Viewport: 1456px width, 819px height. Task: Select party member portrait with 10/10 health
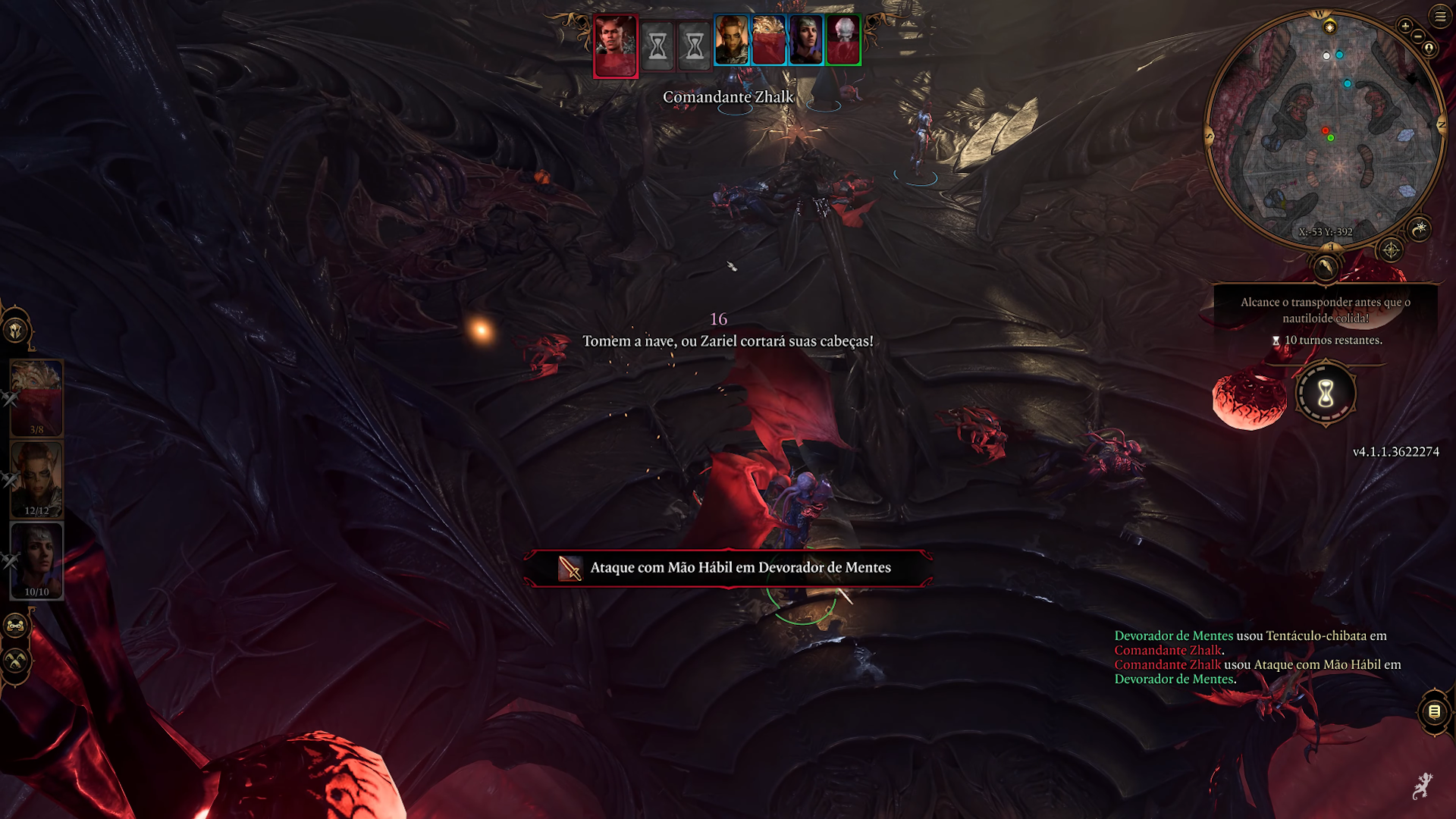click(36, 560)
